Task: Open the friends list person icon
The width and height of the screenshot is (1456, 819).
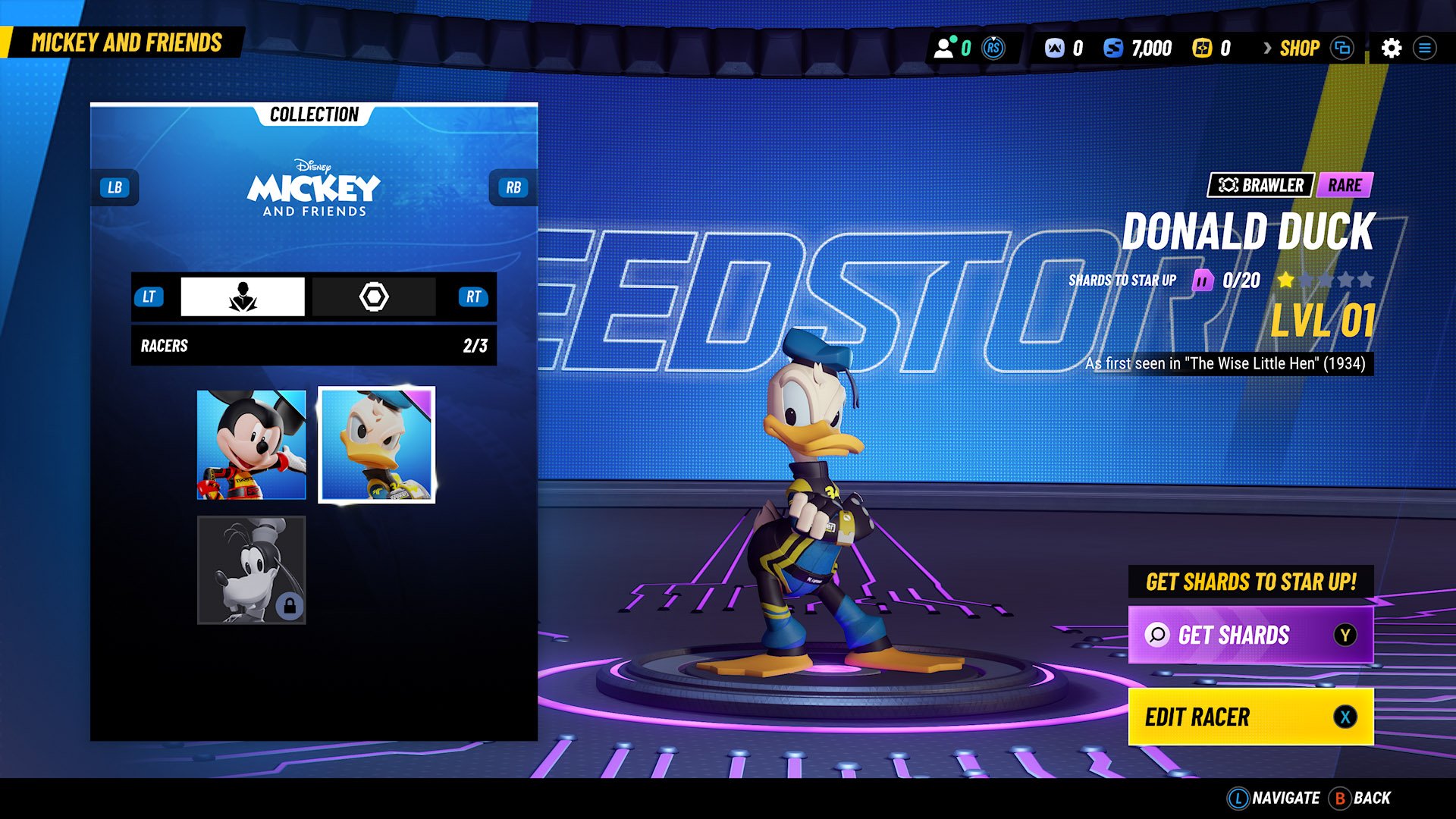Action: coord(944,49)
